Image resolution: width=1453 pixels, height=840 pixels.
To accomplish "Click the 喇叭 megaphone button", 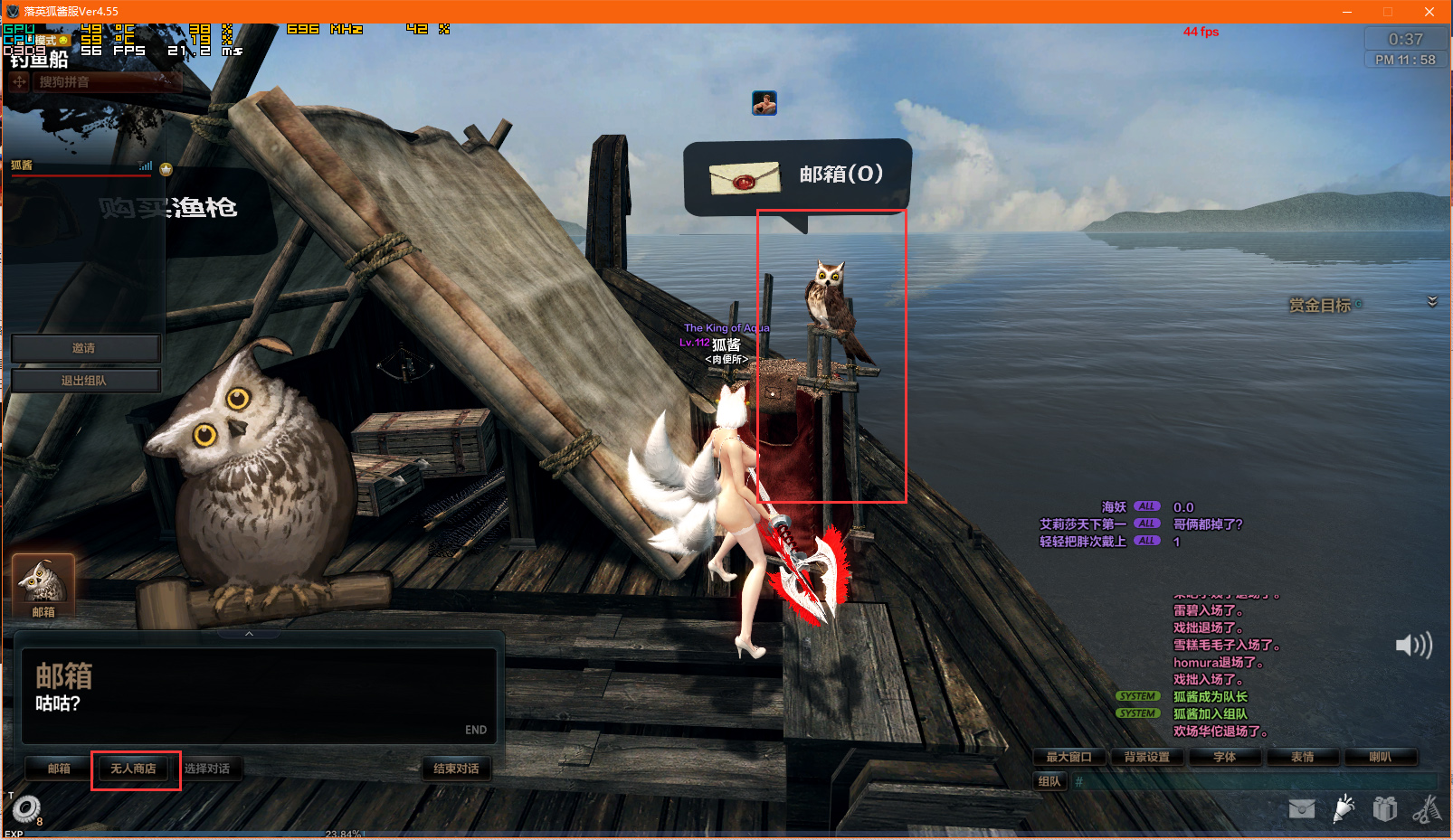I will tap(1380, 757).
